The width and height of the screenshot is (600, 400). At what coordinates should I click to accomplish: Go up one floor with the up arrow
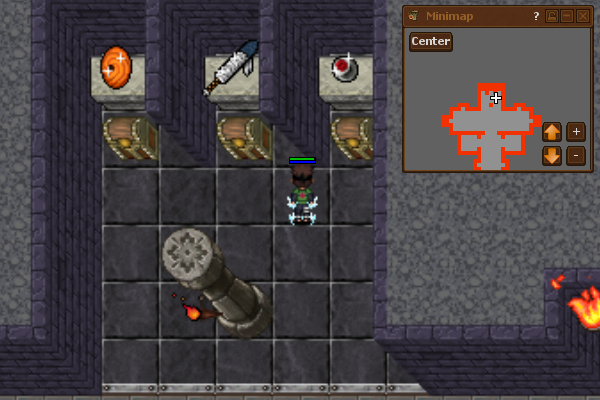[x=551, y=131]
